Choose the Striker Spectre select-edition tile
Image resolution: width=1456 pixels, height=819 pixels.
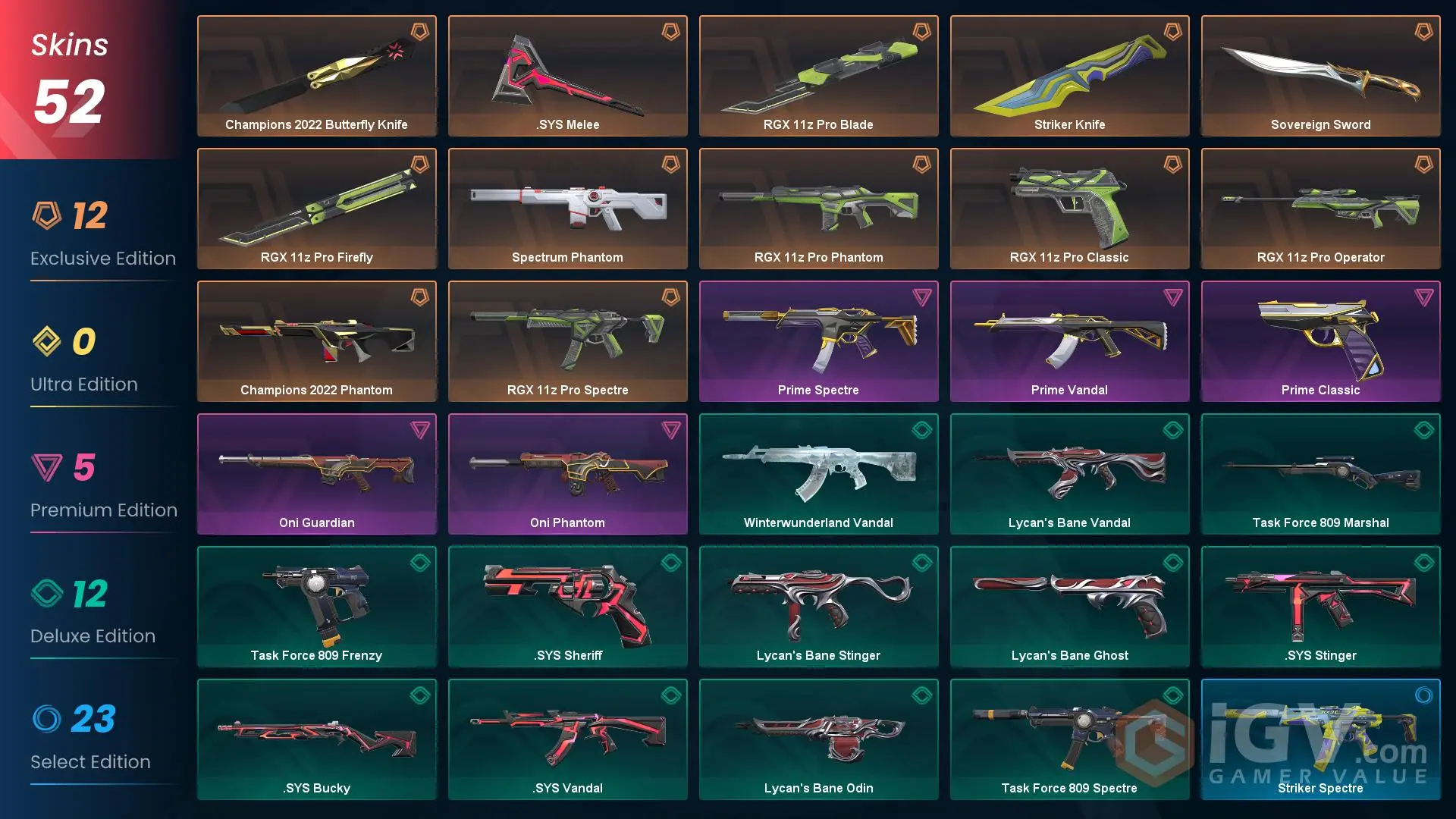click(x=1320, y=739)
